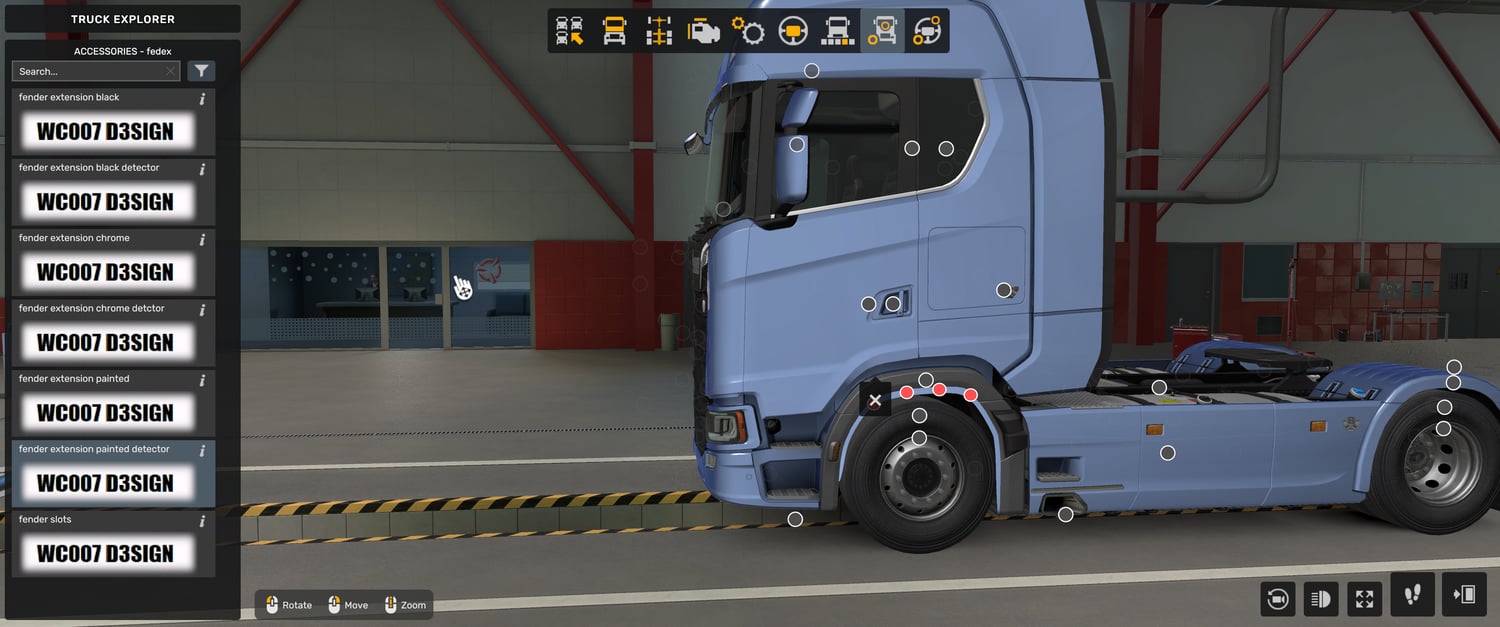Open the transmission gears category
Image resolution: width=1500 pixels, height=627 pixels.
pos(748,31)
